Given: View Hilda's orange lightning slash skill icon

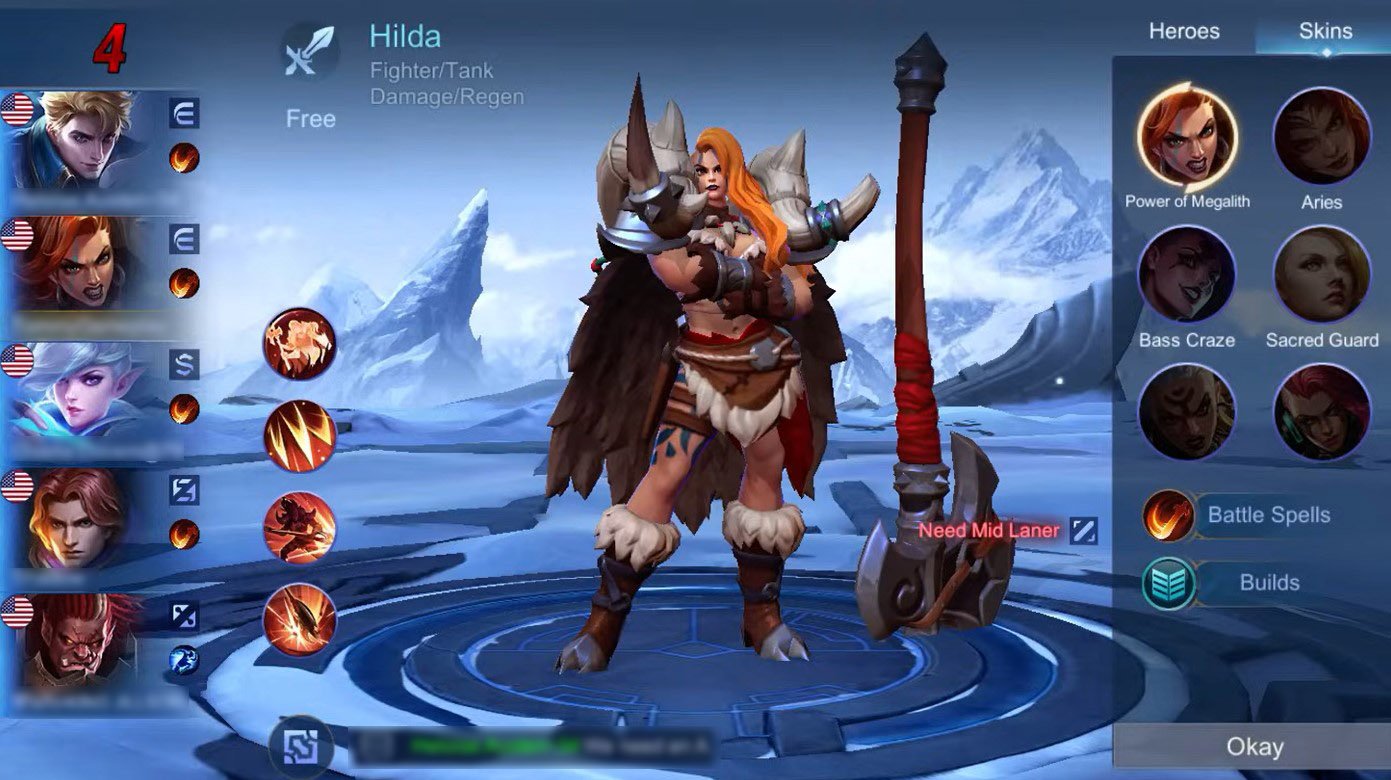Looking at the screenshot, I should [299, 436].
